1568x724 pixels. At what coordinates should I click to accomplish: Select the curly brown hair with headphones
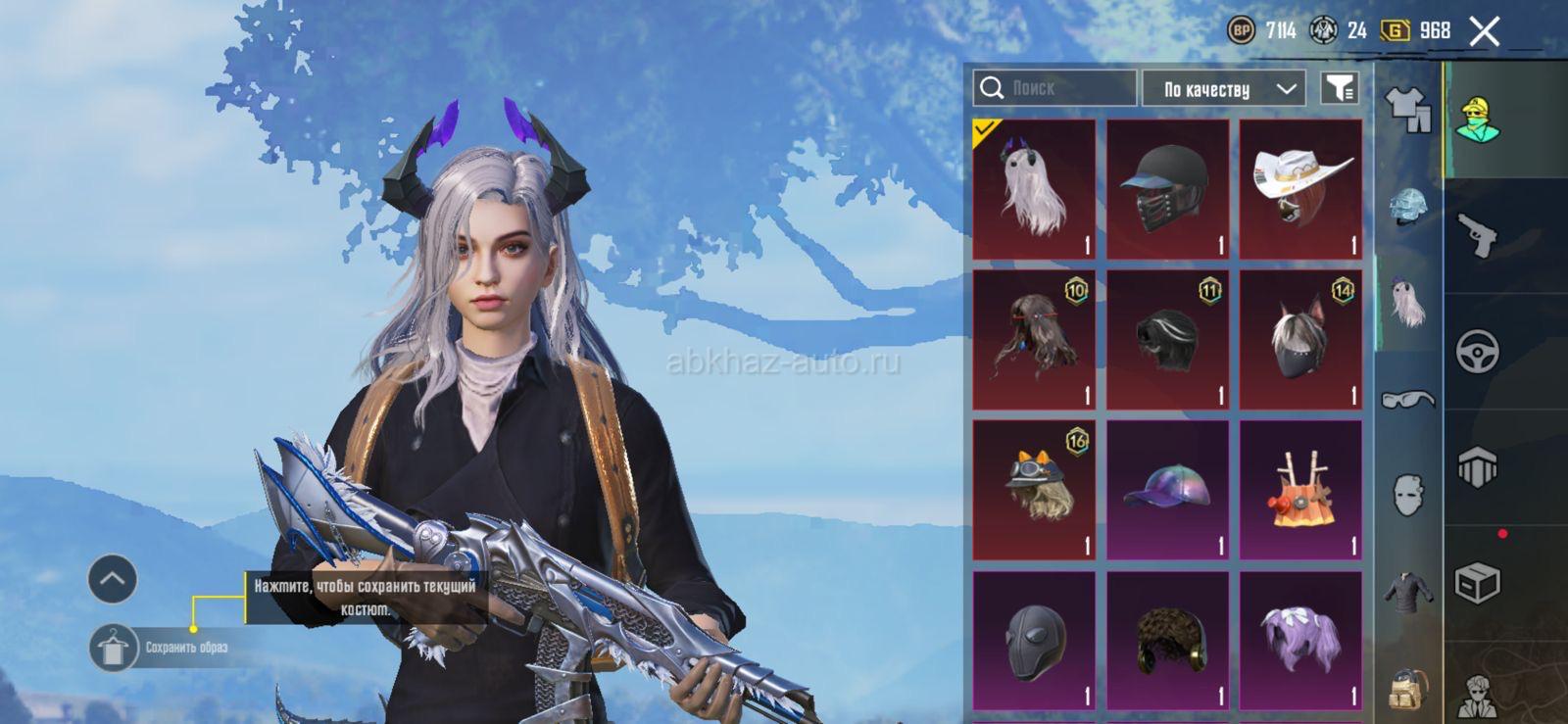point(1167,641)
